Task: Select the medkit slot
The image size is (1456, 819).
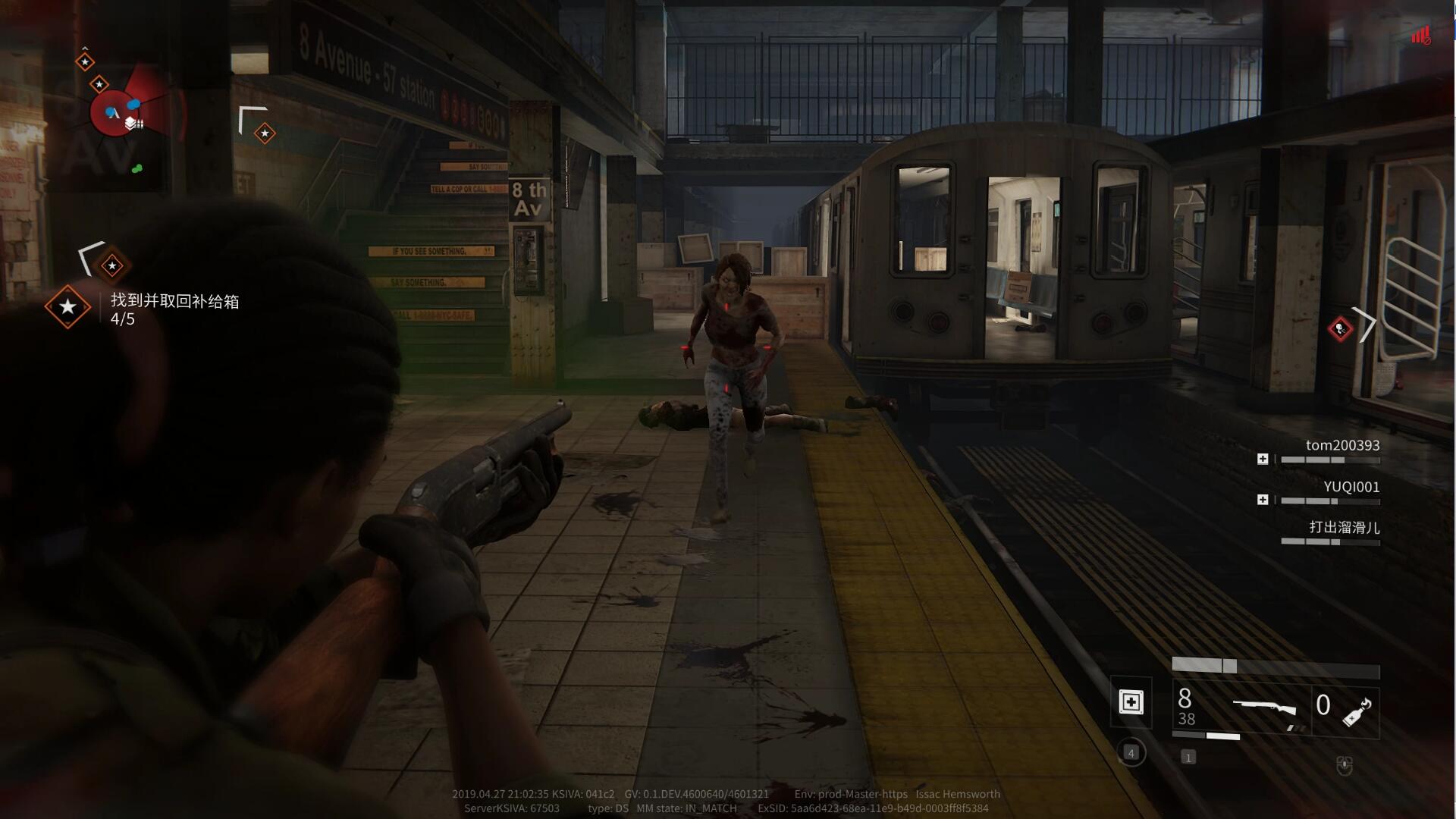Action: point(1131,702)
